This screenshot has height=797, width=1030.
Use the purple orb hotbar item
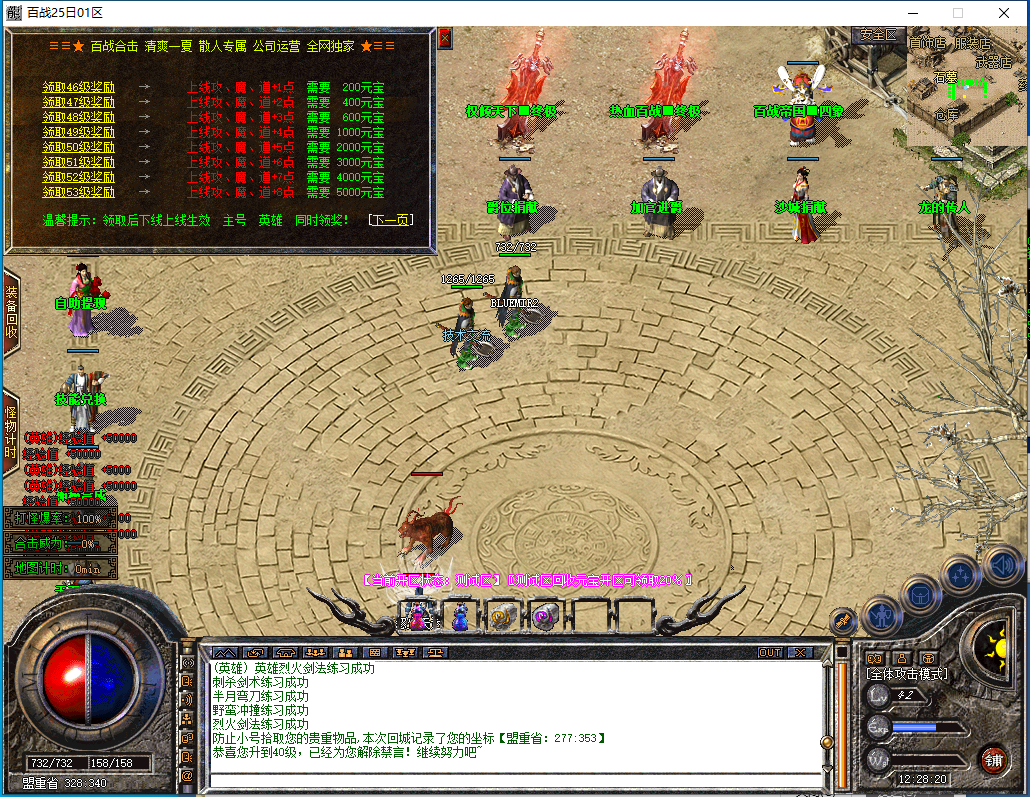click(545, 616)
